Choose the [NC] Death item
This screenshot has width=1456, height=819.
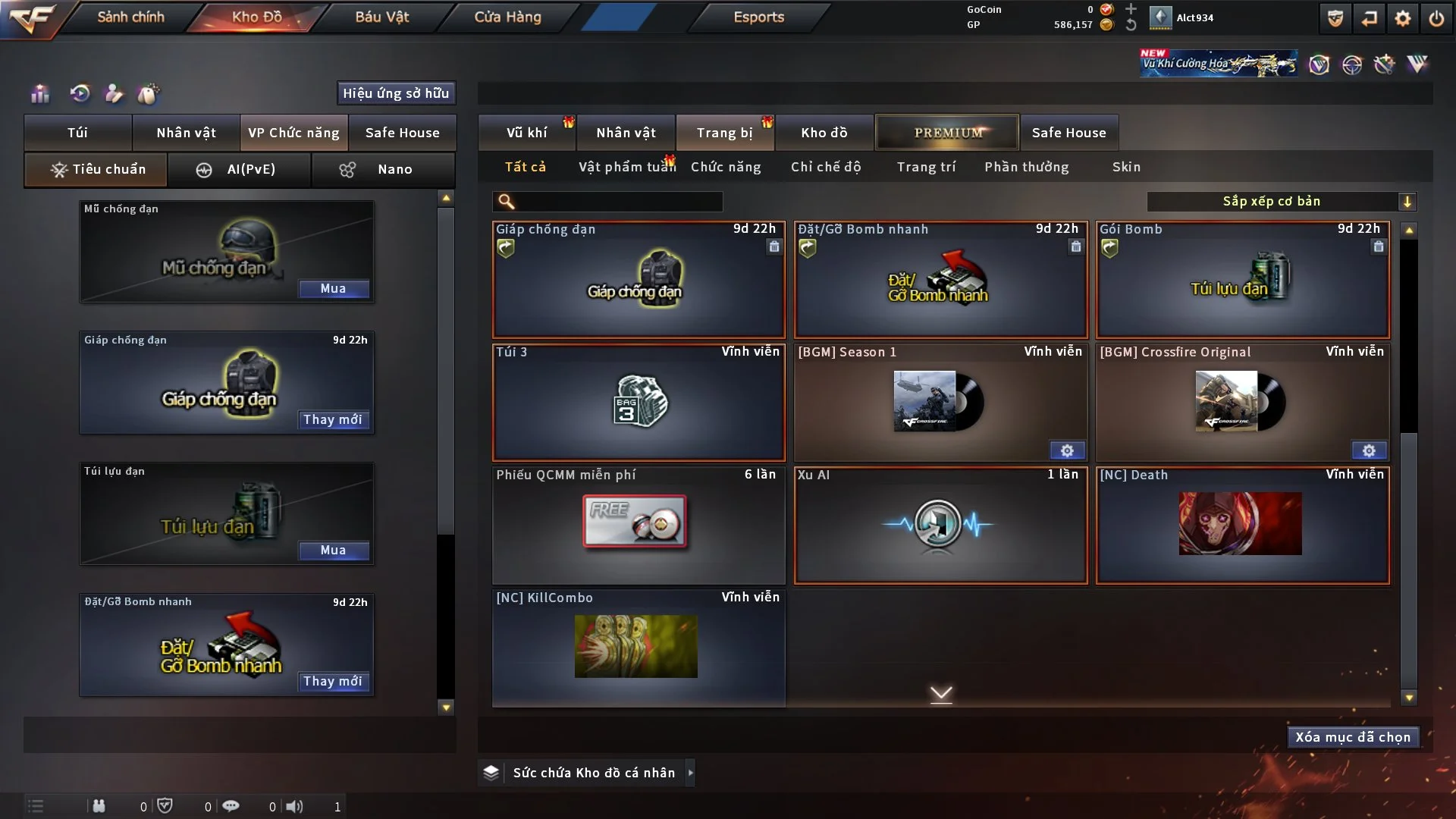pyautogui.click(x=1242, y=525)
